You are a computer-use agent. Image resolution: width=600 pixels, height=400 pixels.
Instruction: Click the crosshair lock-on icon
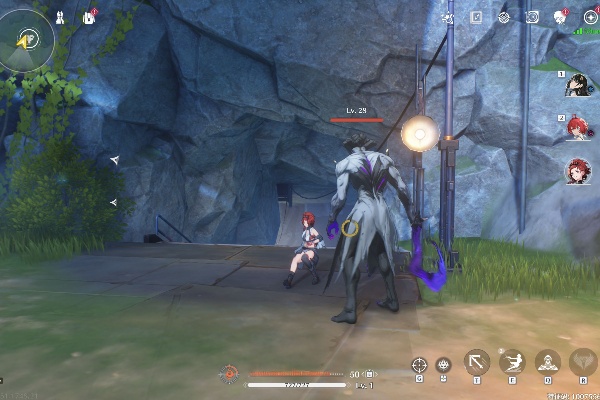pyautogui.click(x=420, y=366)
